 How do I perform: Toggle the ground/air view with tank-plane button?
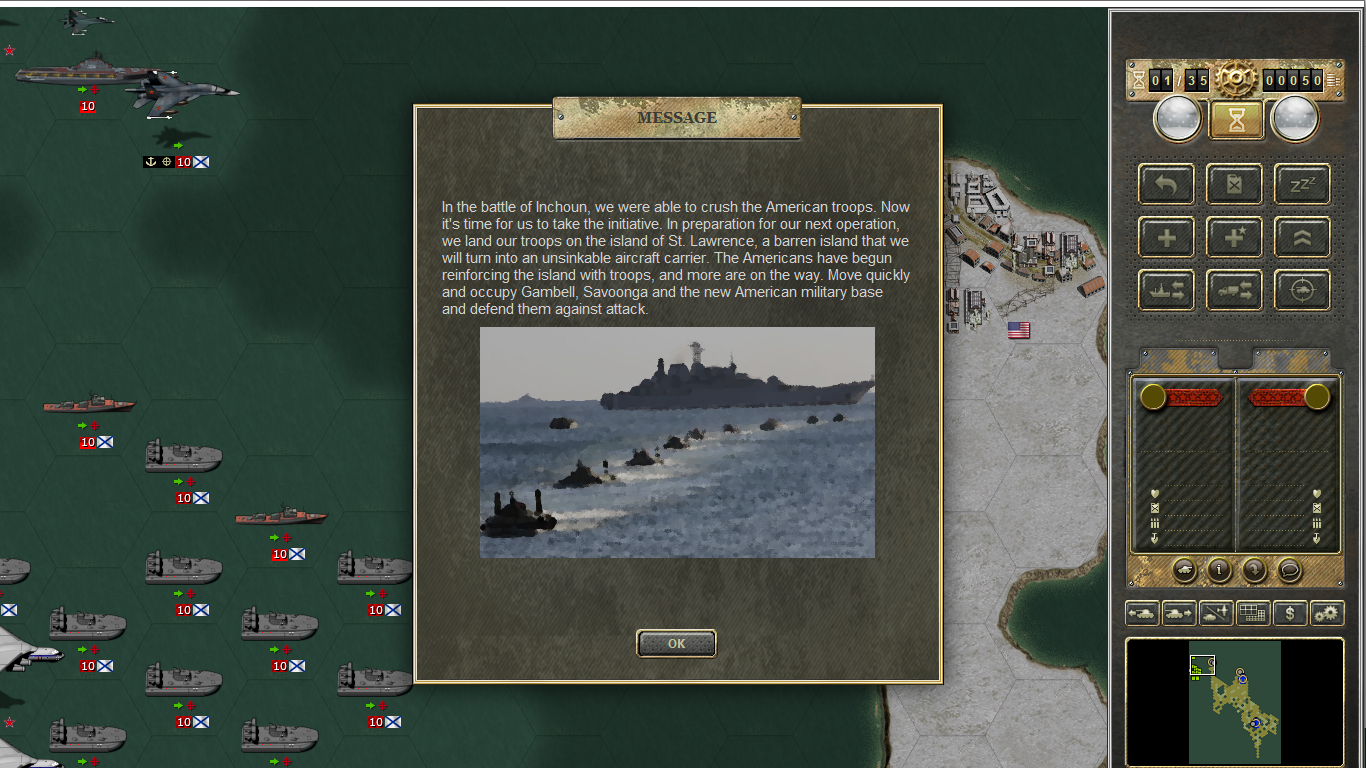pyautogui.click(x=1216, y=613)
